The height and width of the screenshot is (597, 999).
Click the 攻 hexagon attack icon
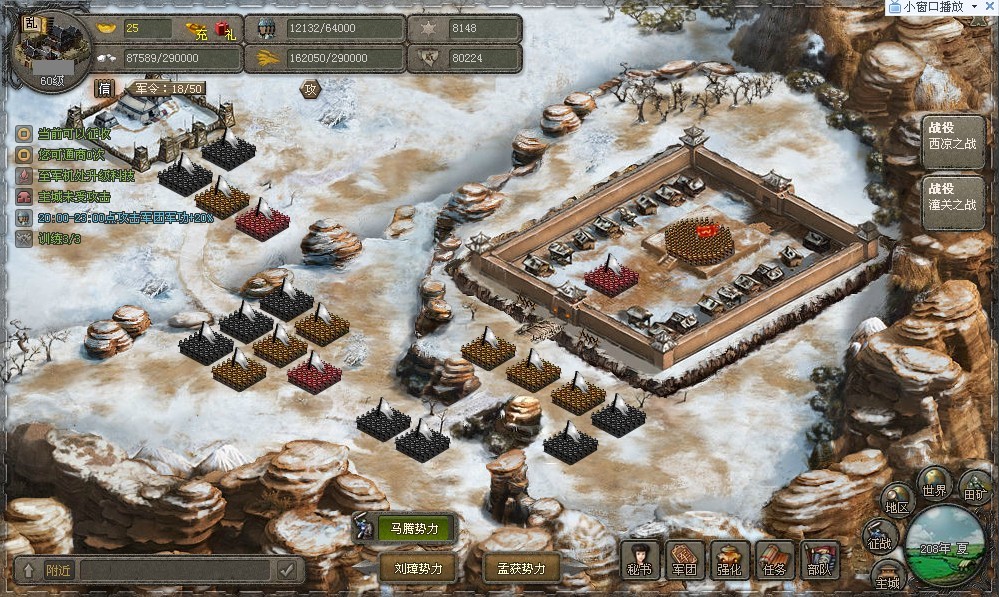[x=310, y=89]
